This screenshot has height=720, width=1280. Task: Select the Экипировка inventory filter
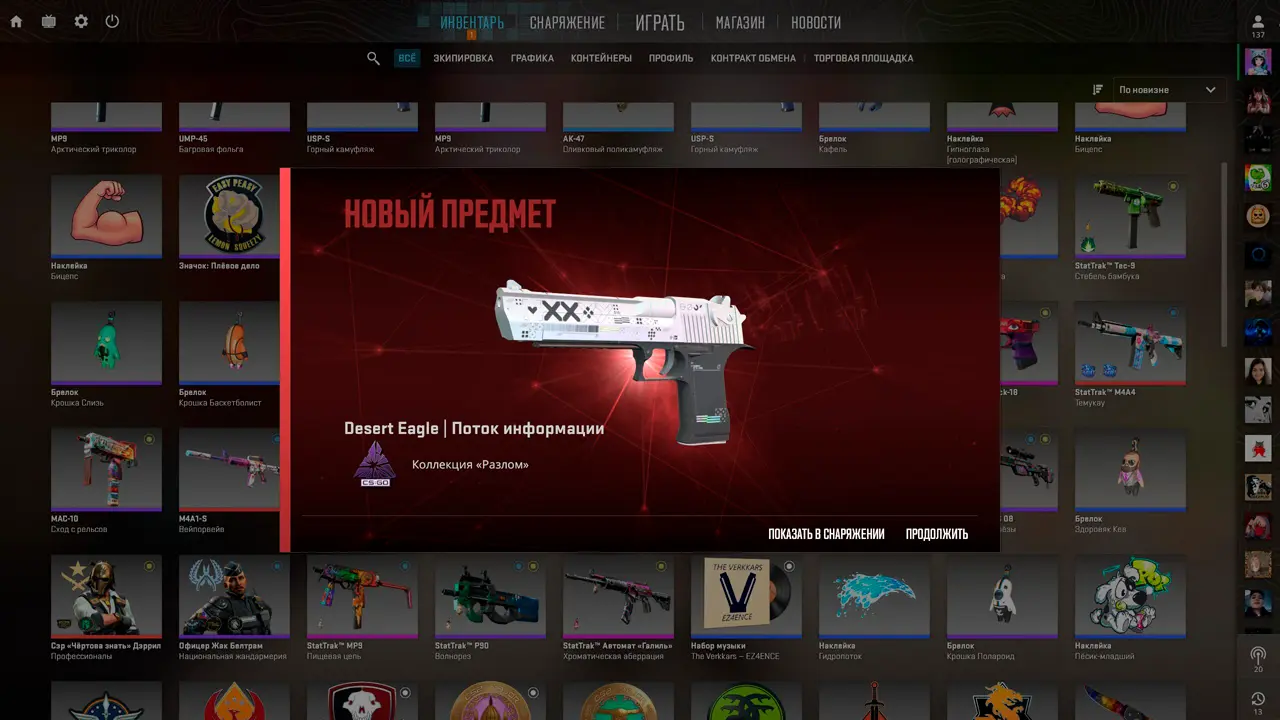coord(463,58)
